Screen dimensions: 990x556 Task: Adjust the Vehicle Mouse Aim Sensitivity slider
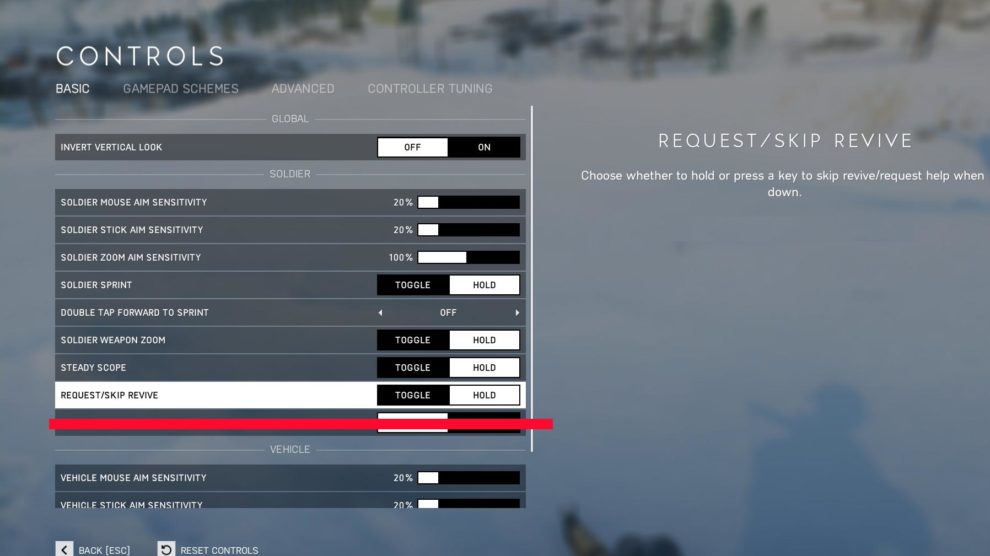tap(468, 478)
